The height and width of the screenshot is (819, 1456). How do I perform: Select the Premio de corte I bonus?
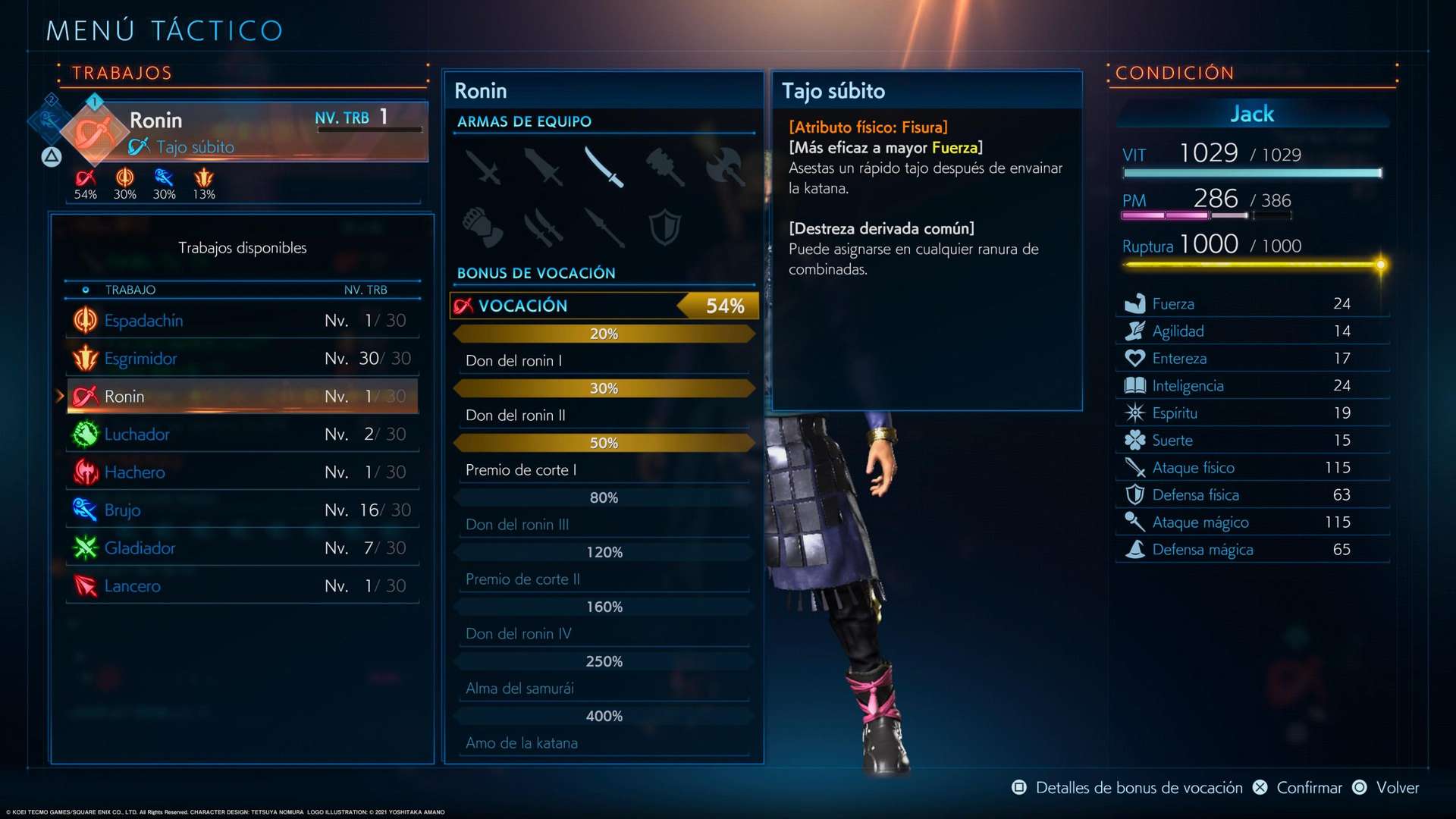coord(604,470)
